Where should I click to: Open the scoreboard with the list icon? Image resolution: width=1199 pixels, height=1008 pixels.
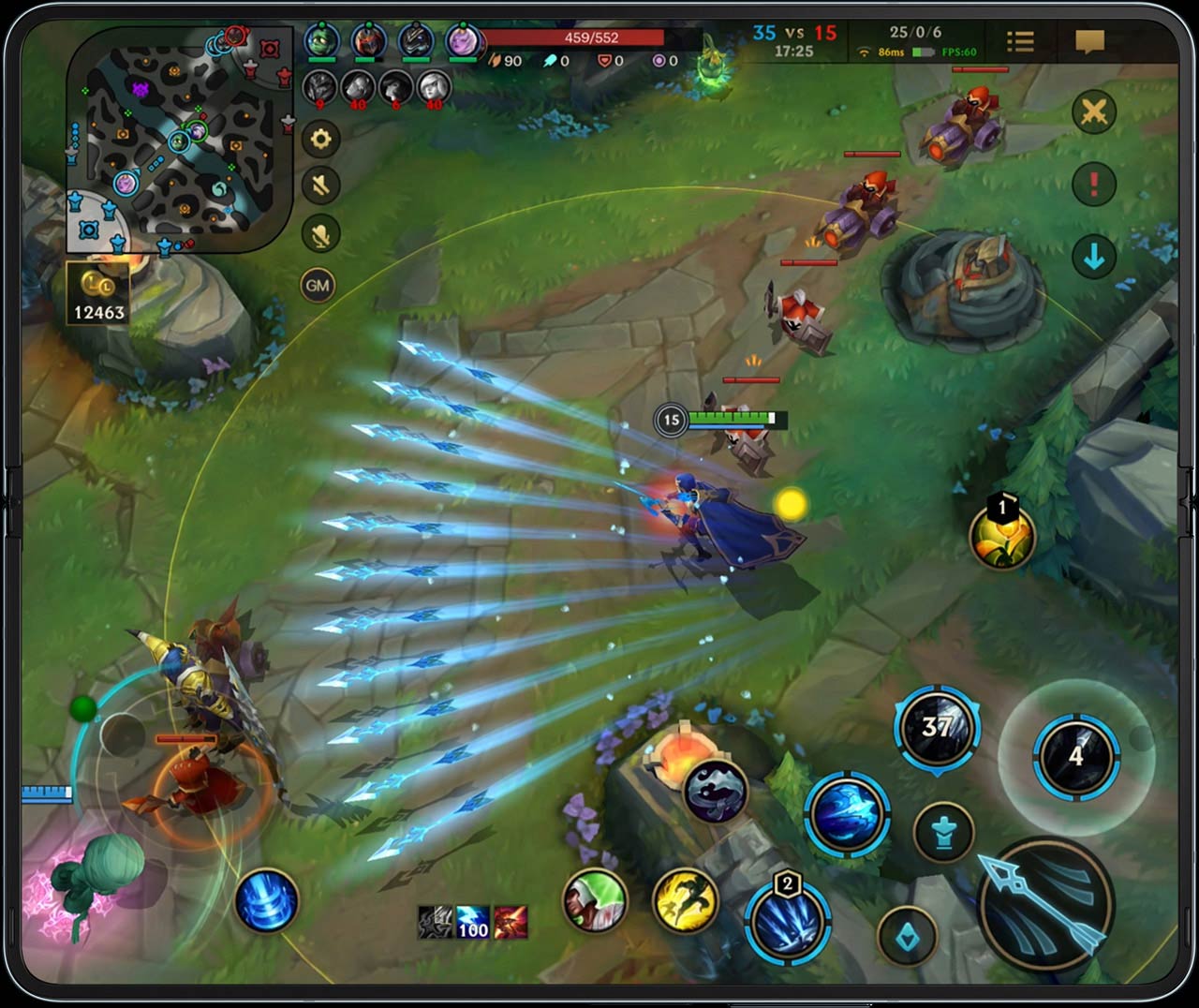click(1020, 42)
